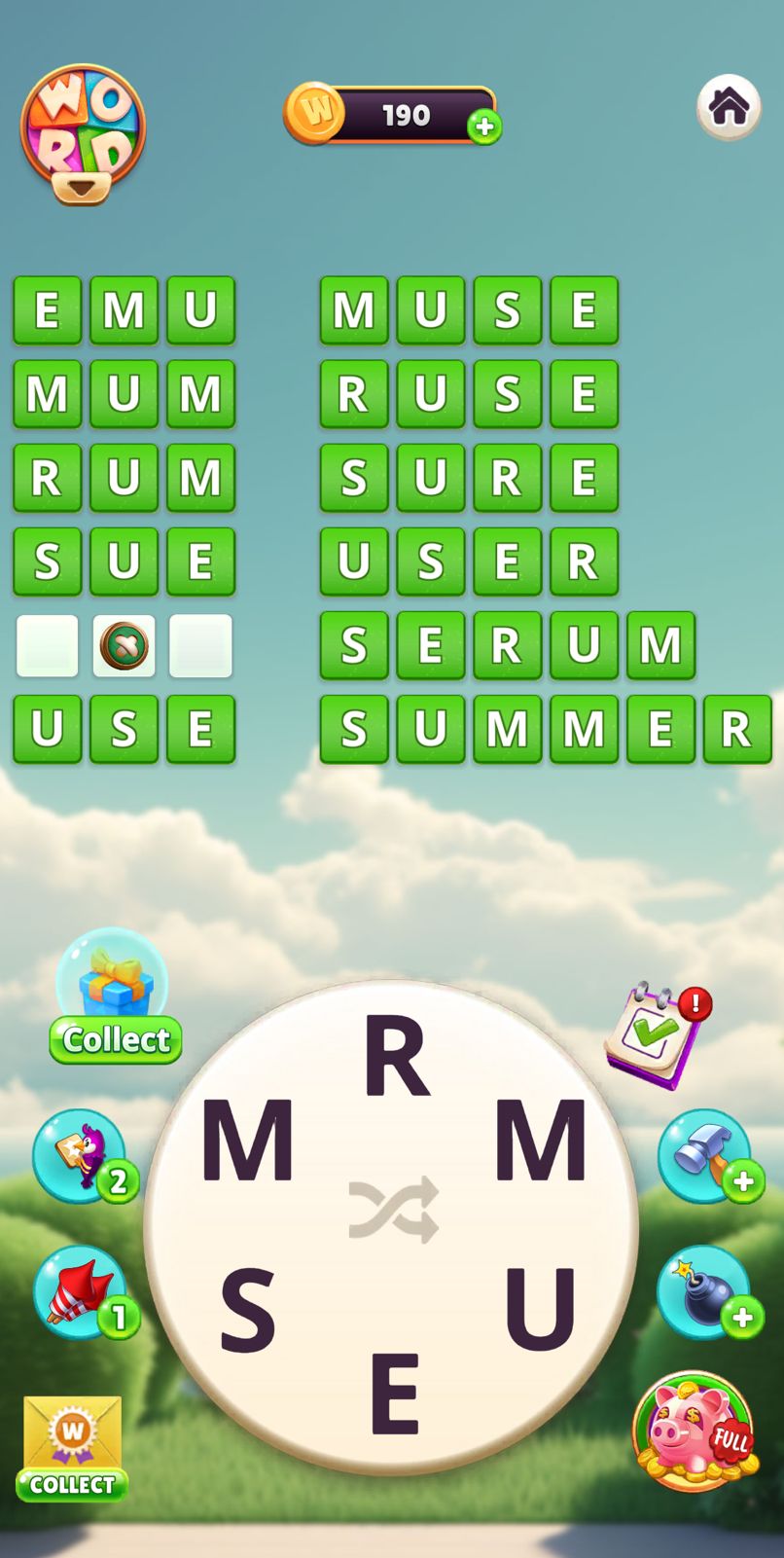The height and width of the screenshot is (1558, 784).
Task: Collect the gold envelope reward
Action: tap(72, 1447)
